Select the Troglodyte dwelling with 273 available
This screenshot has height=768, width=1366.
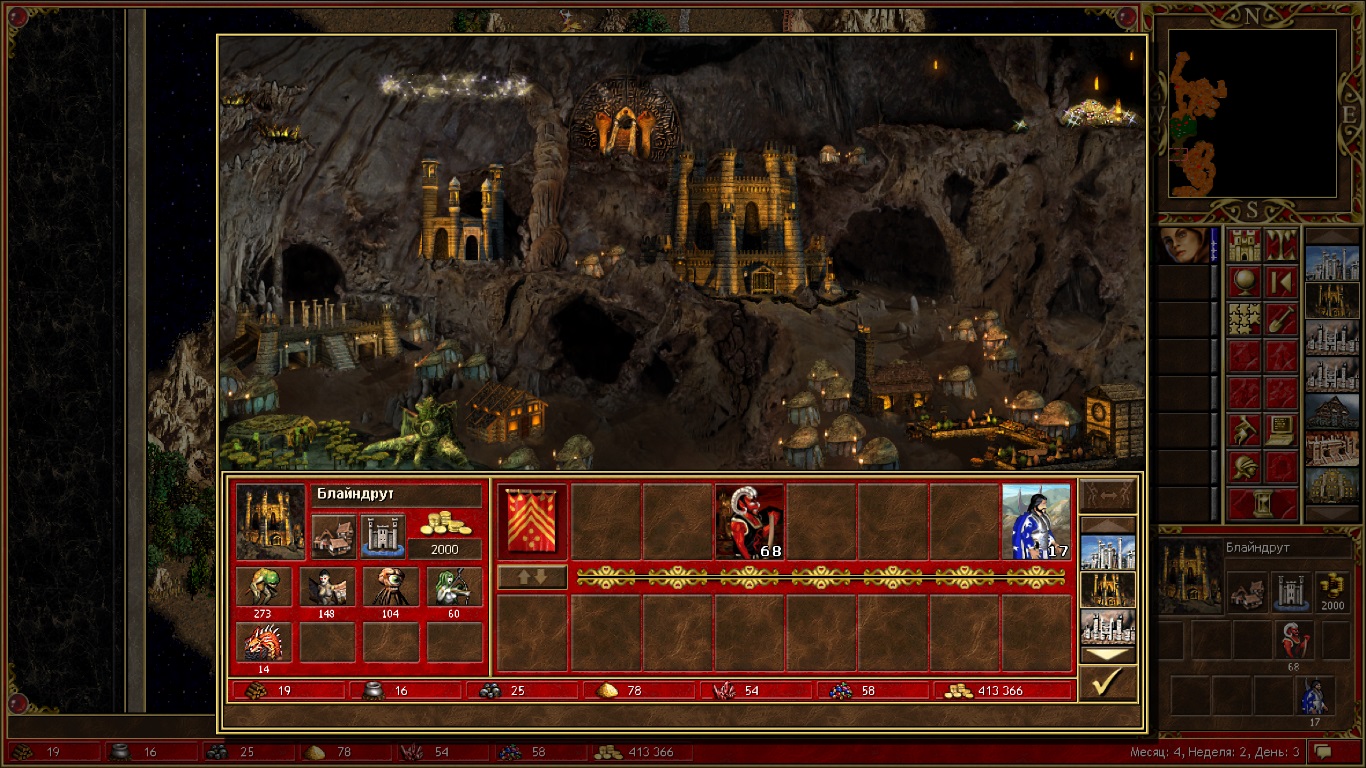(x=264, y=587)
